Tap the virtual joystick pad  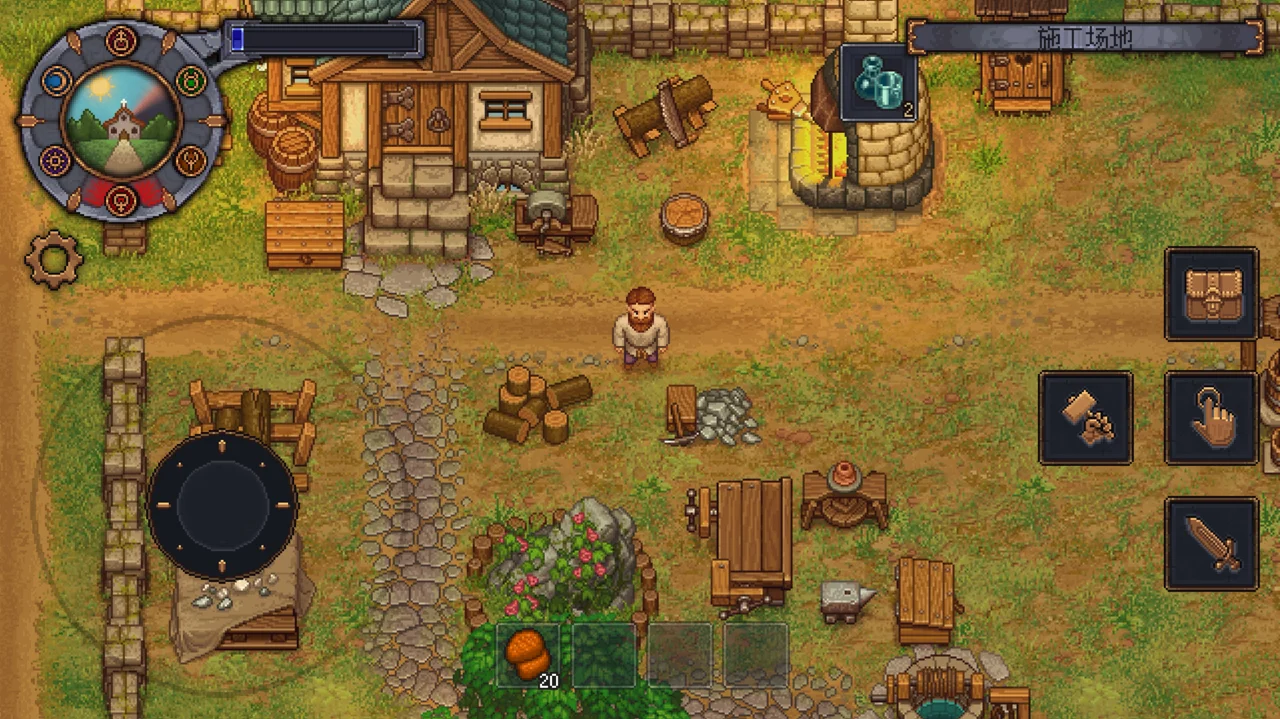(222, 506)
